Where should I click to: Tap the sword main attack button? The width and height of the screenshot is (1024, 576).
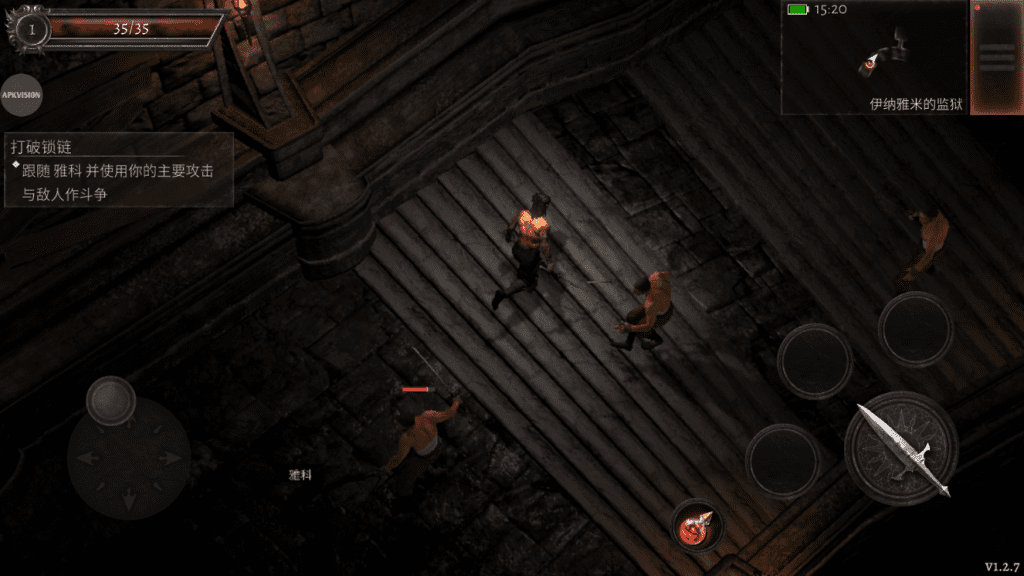[901, 448]
